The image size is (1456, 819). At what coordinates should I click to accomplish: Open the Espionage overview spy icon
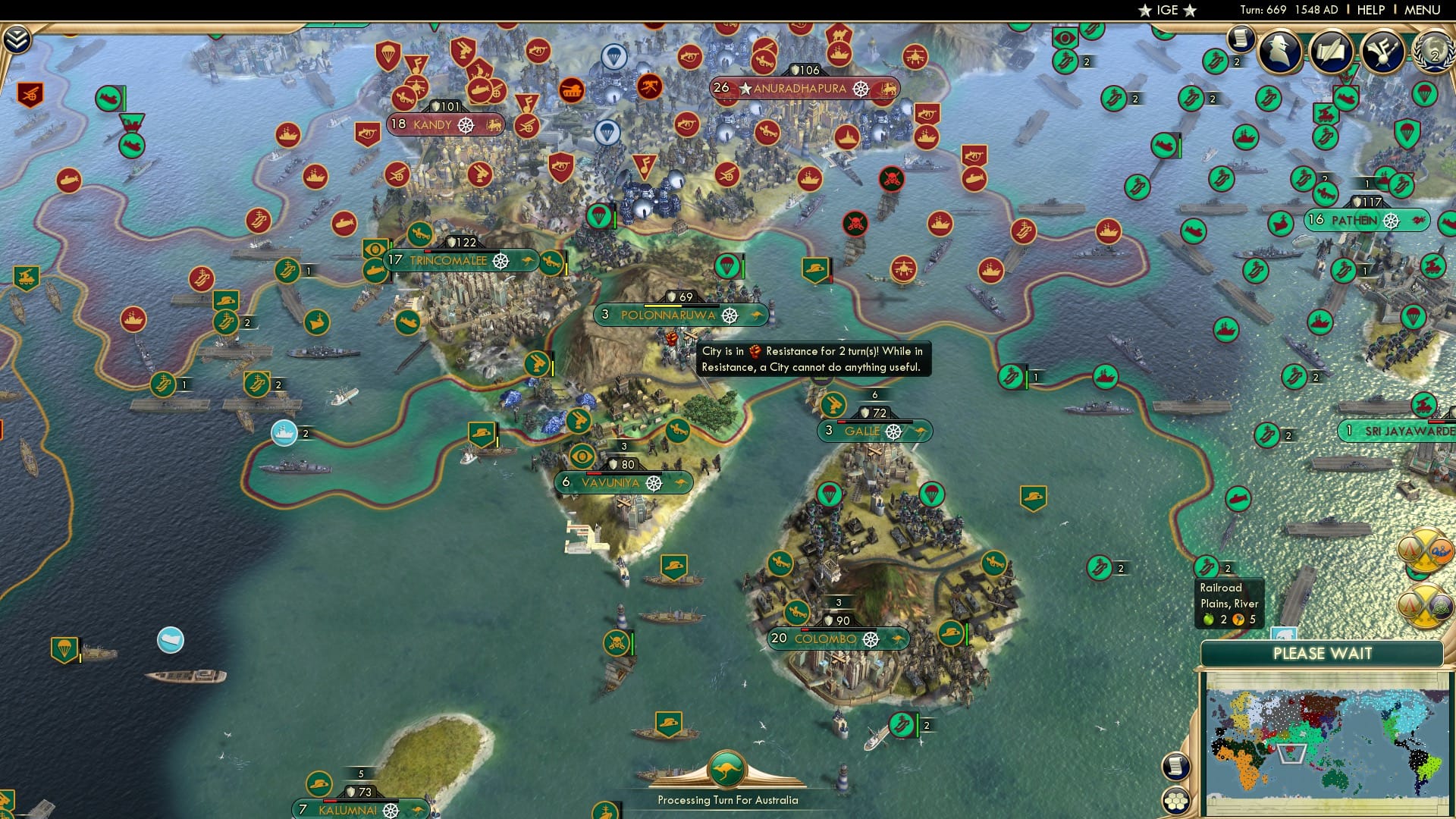[x=1282, y=52]
